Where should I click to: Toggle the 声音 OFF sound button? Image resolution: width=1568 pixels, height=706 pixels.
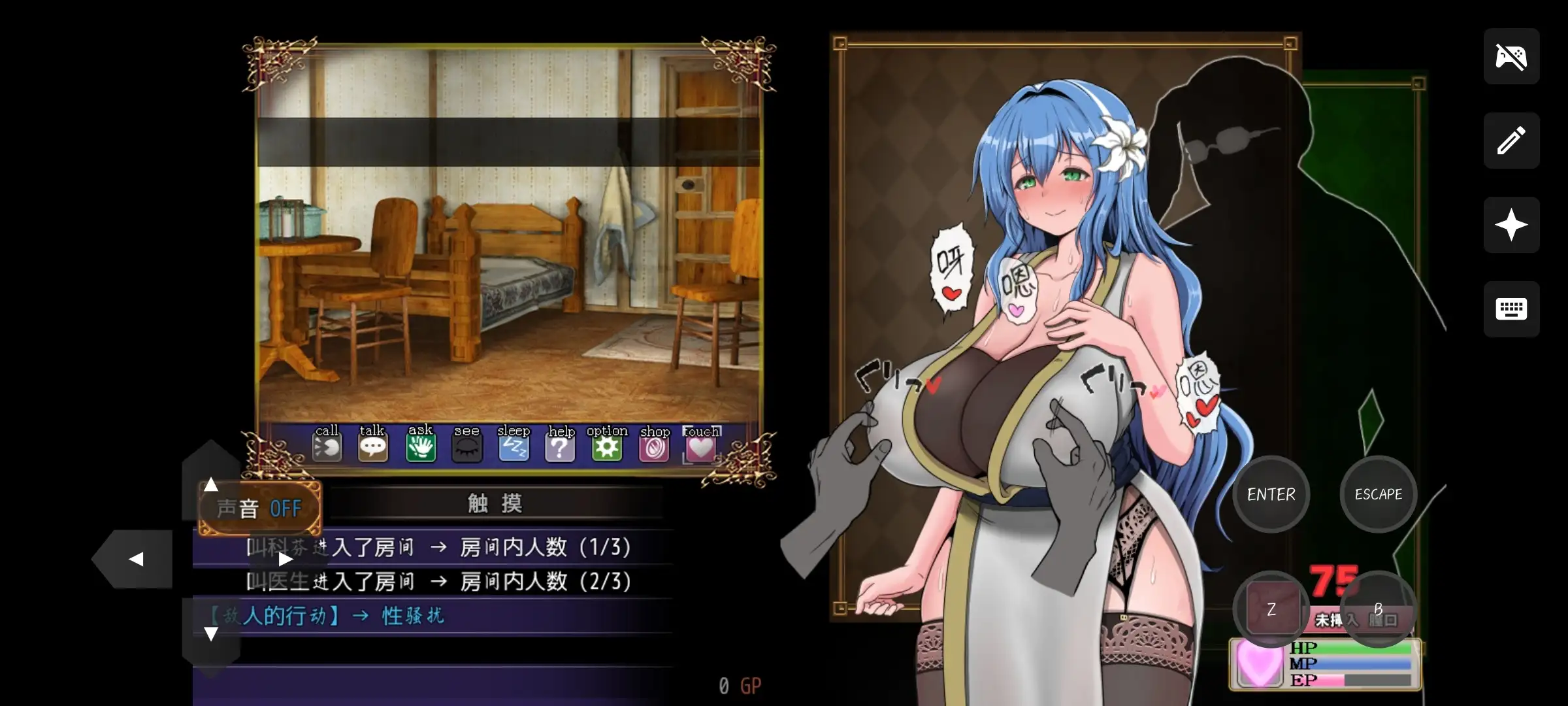260,508
